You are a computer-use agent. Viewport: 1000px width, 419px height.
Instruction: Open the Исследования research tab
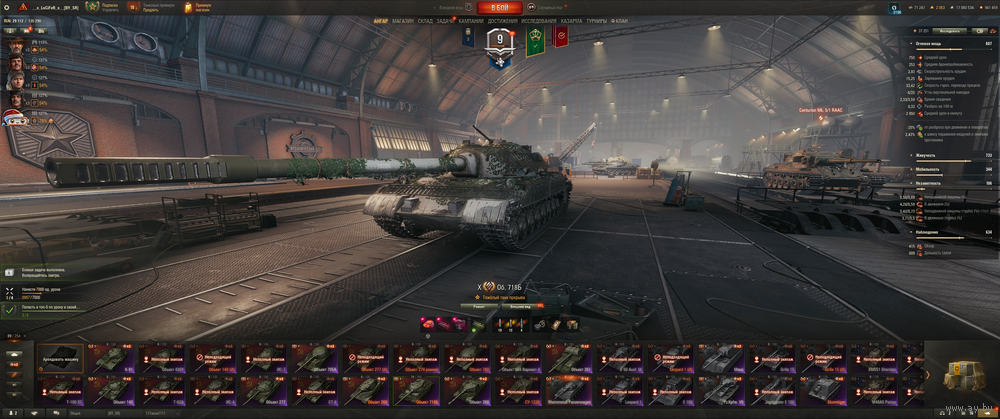538,19
